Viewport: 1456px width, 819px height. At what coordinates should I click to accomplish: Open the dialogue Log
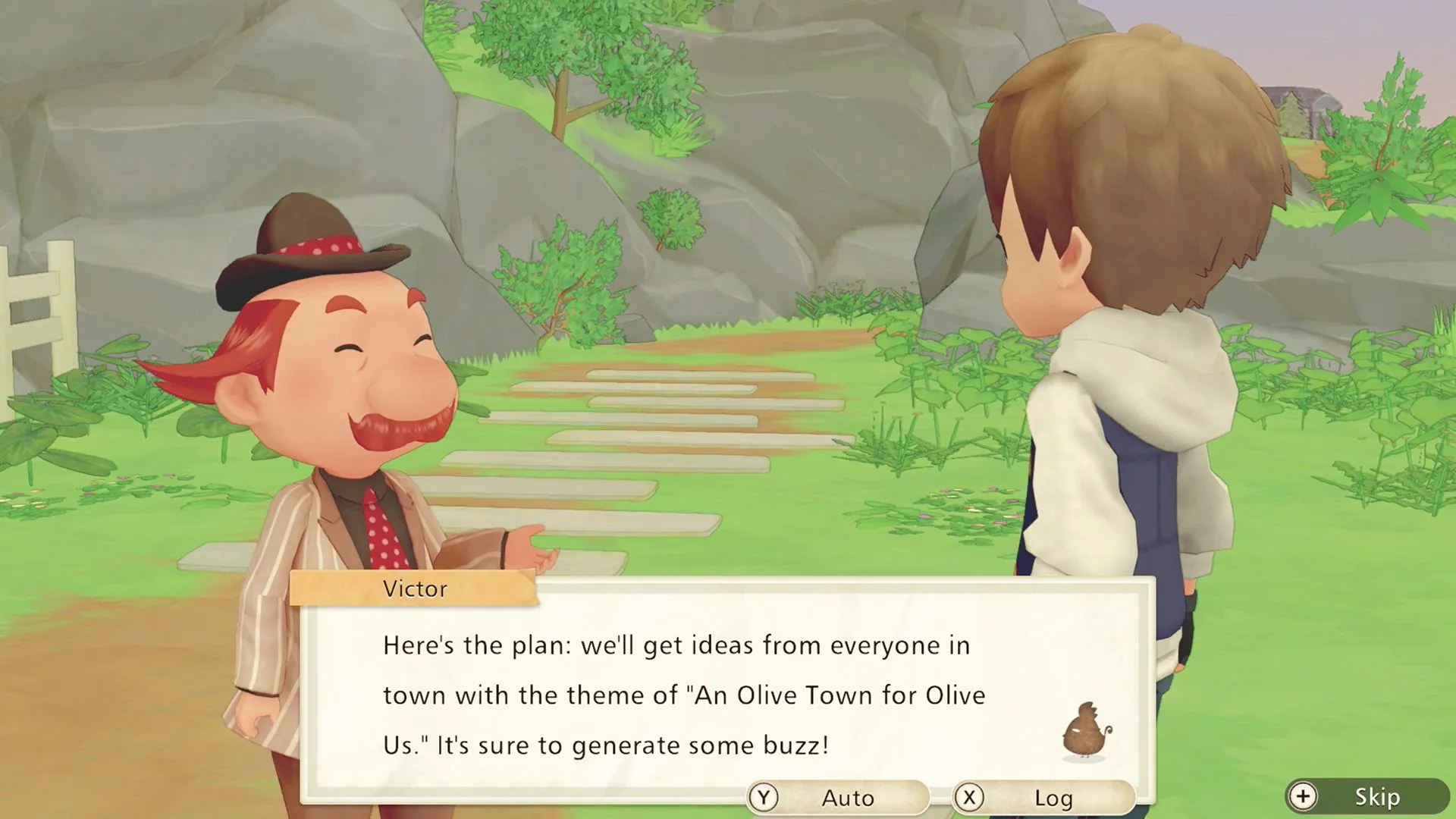coord(1043,798)
